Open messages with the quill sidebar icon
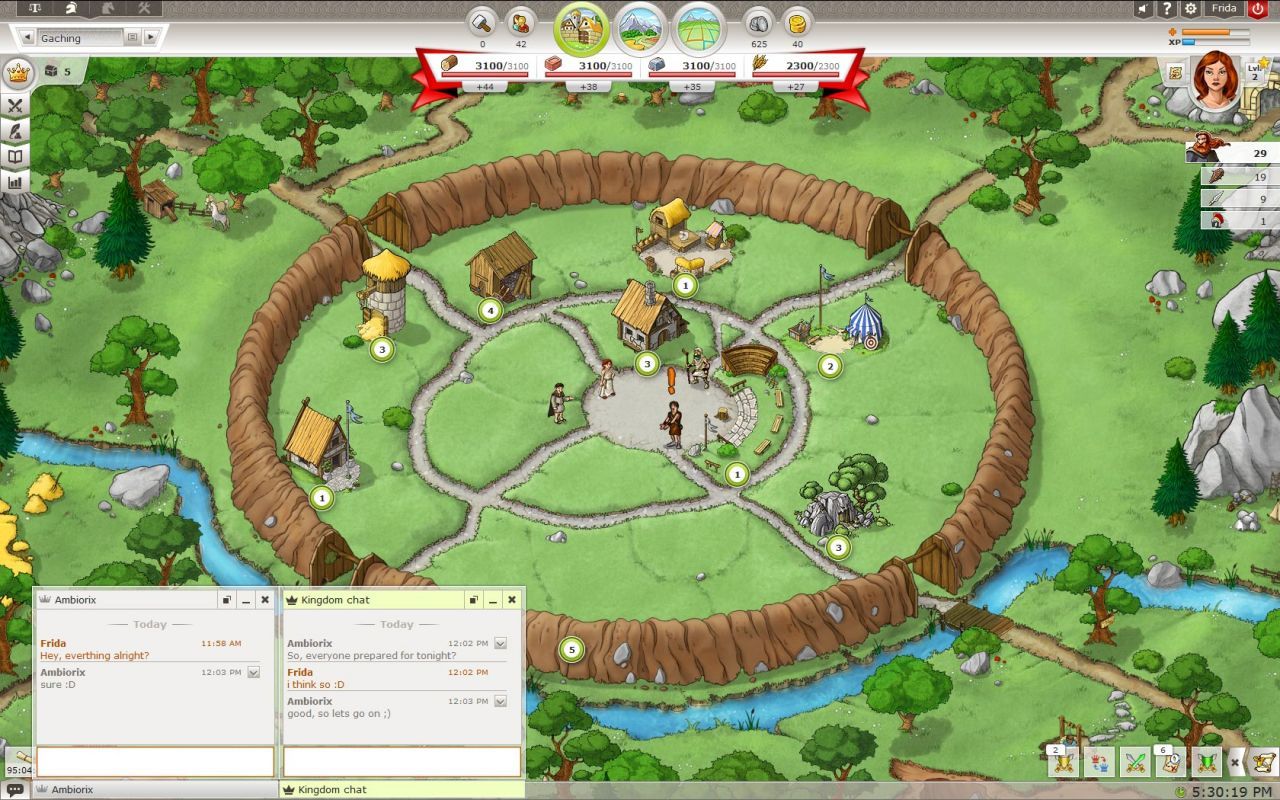 15,131
